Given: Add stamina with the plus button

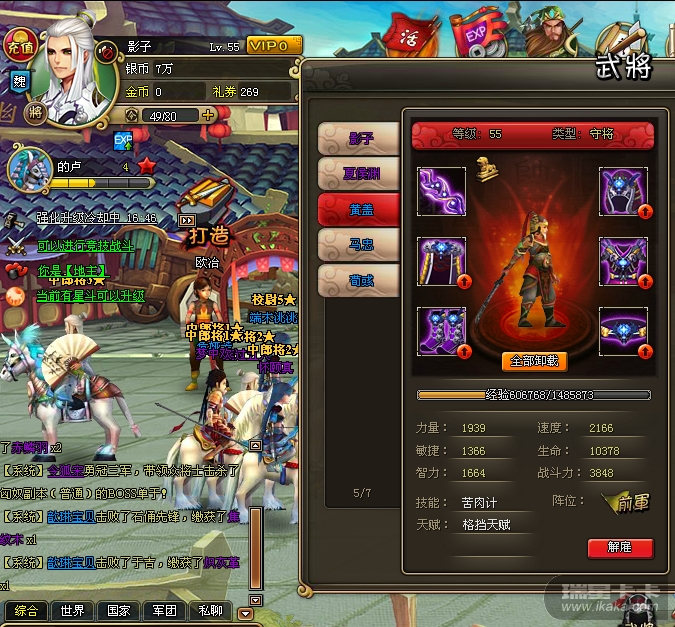Looking at the screenshot, I should click(208, 115).
